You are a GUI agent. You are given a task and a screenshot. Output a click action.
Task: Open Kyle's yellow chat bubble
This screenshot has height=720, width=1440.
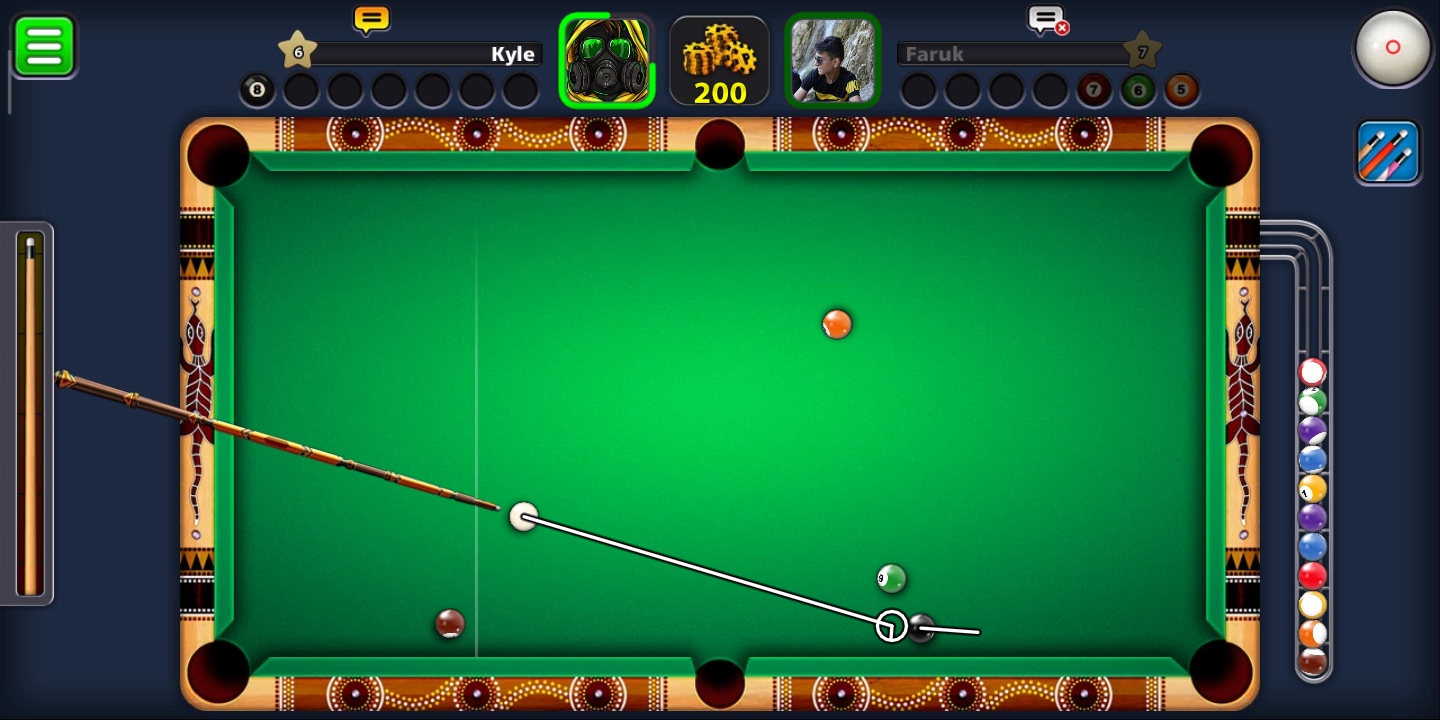(x=371, y=19)
